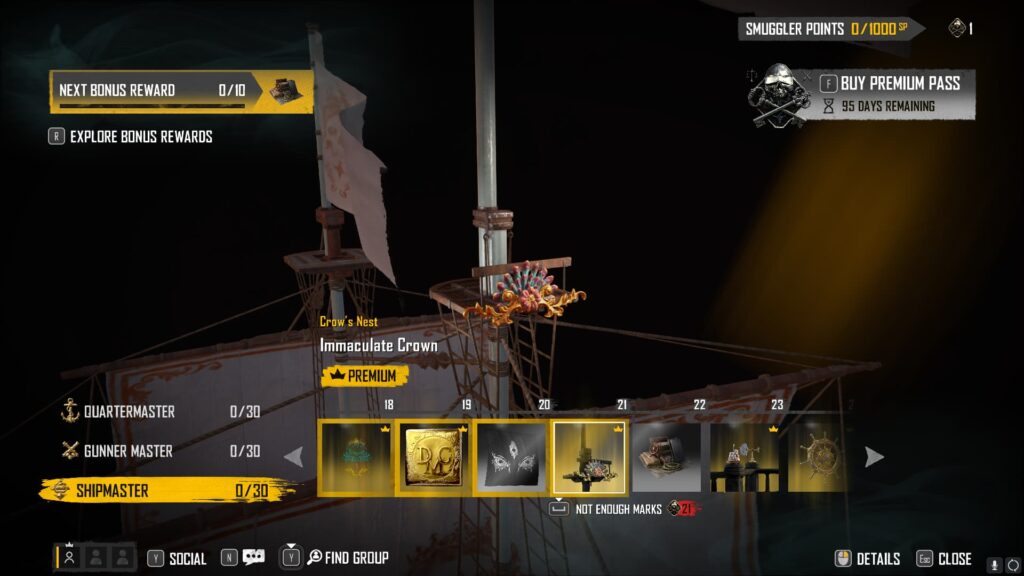Pick the white mask flag reward
The height and width of the screenshot is (576, 1024).
[x=511, y=457]
